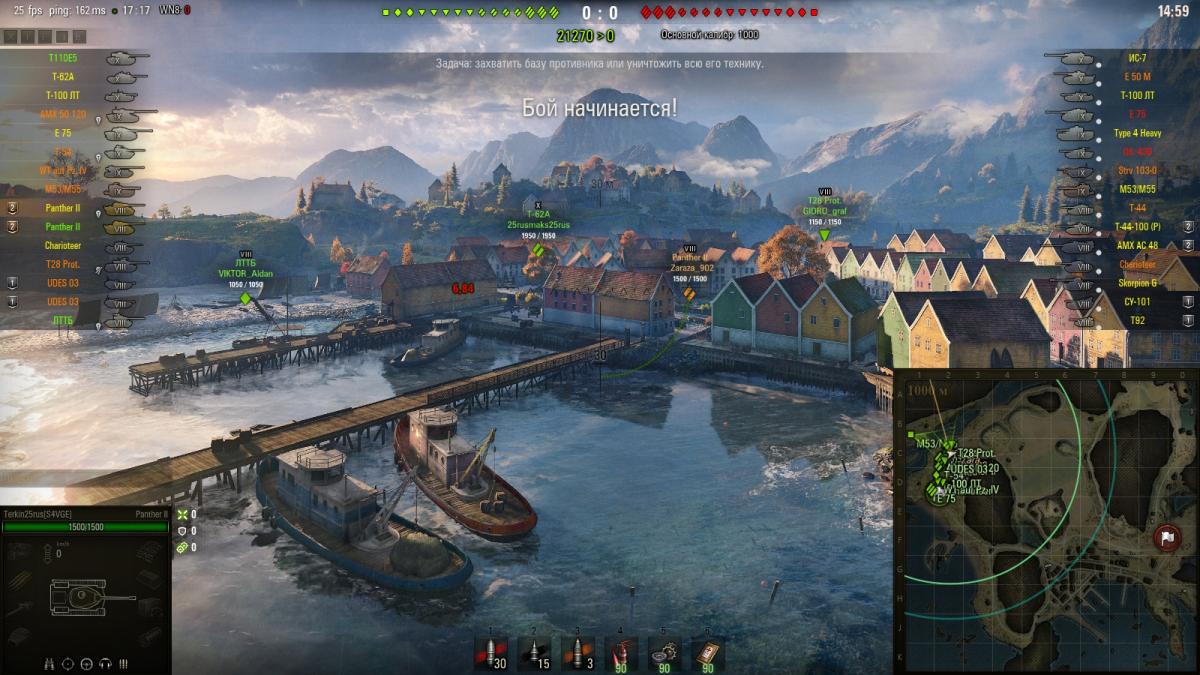The width and height of the screenshot is (1200, 675).
Task: Click the commander binoculars icon in damage panel
Action: (x=50, y=663)
